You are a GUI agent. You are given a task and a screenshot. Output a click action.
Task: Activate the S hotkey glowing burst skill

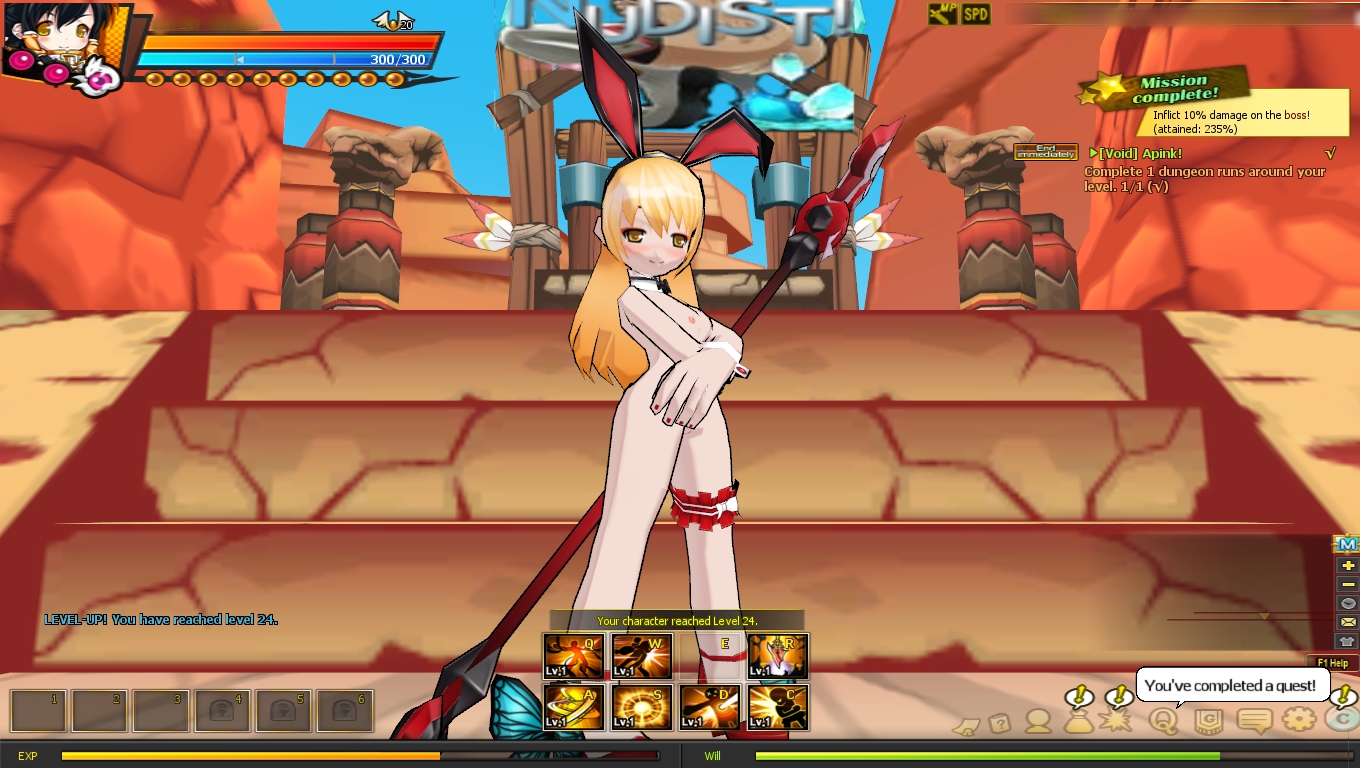tap(642, 707)
